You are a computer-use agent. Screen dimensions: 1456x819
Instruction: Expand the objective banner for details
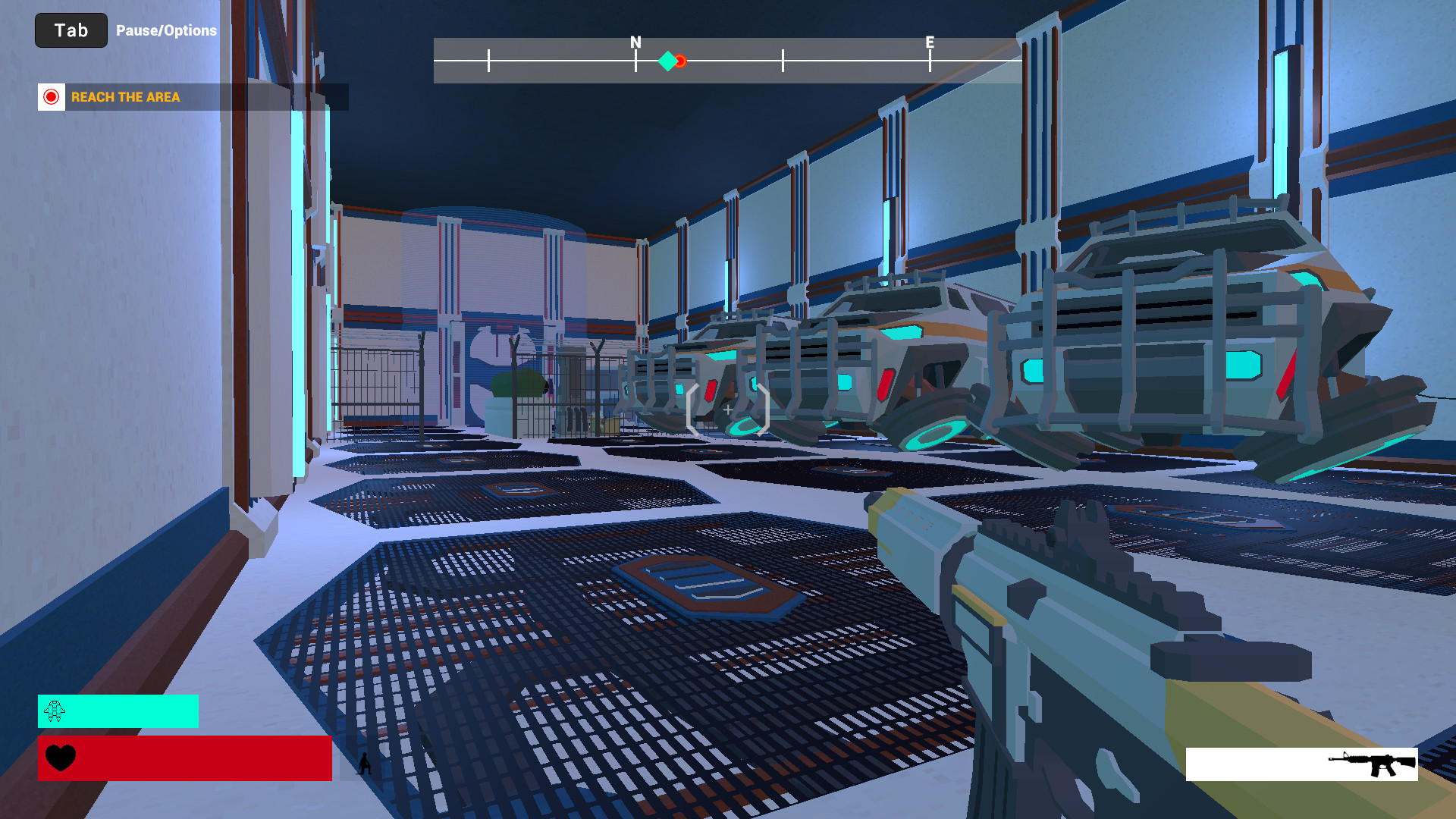click(193, 97)
